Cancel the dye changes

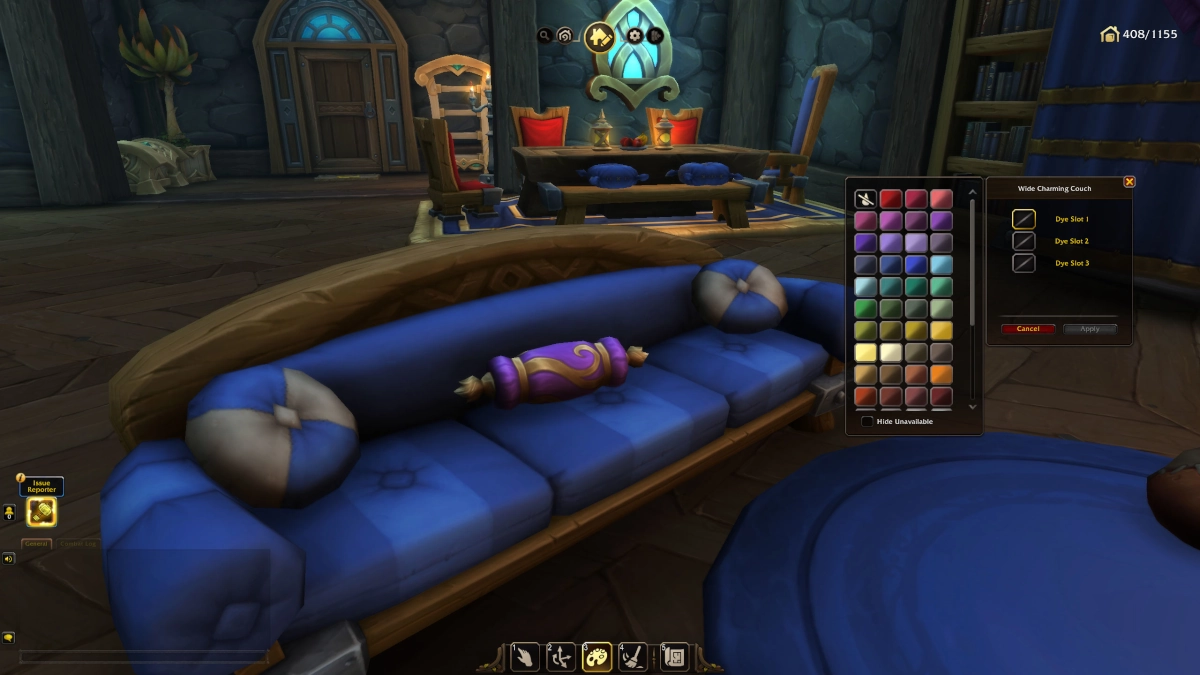[1028, 329]
